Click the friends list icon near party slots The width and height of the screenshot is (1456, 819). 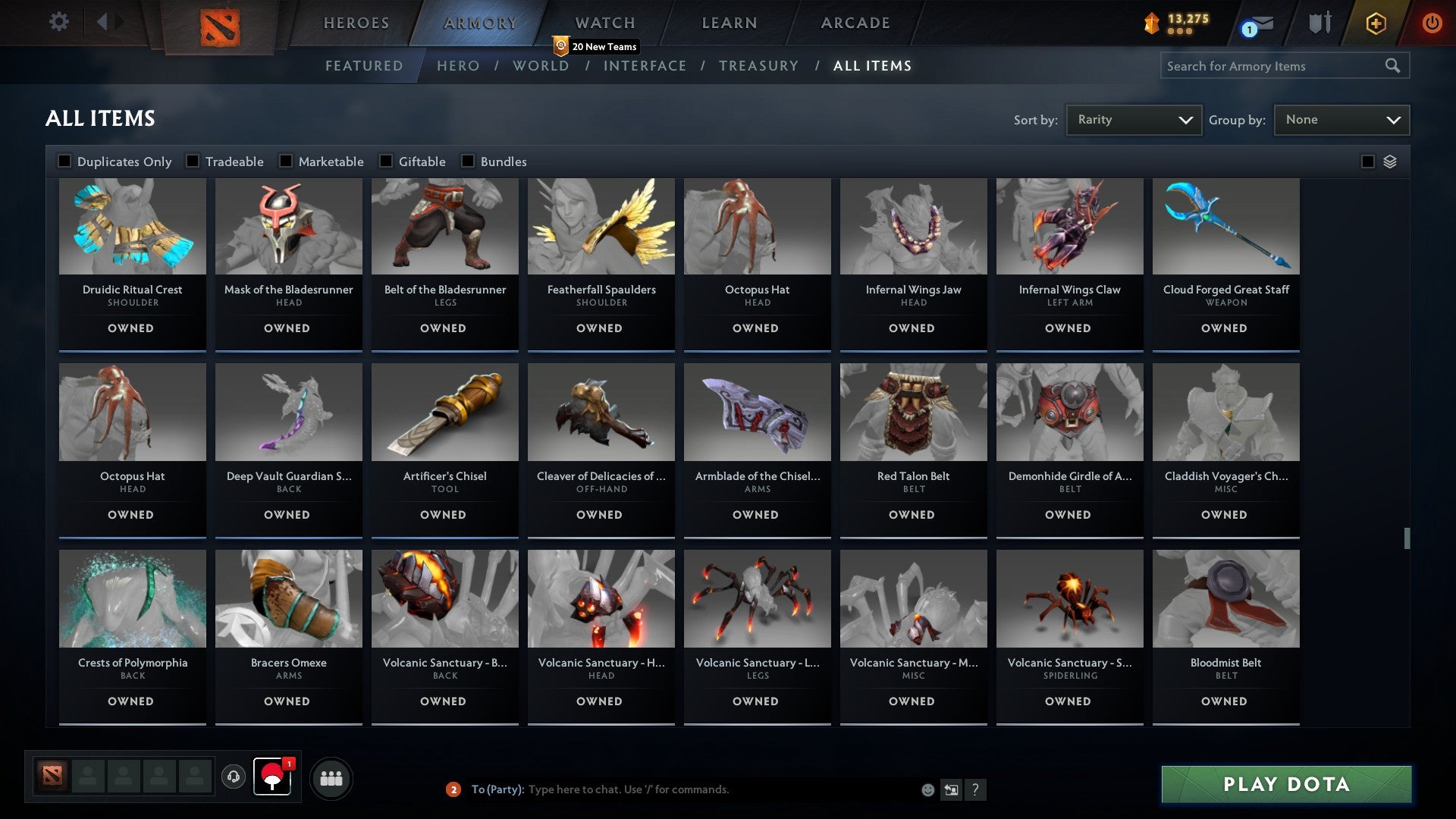pyautogui.click(x=331, y=777)
